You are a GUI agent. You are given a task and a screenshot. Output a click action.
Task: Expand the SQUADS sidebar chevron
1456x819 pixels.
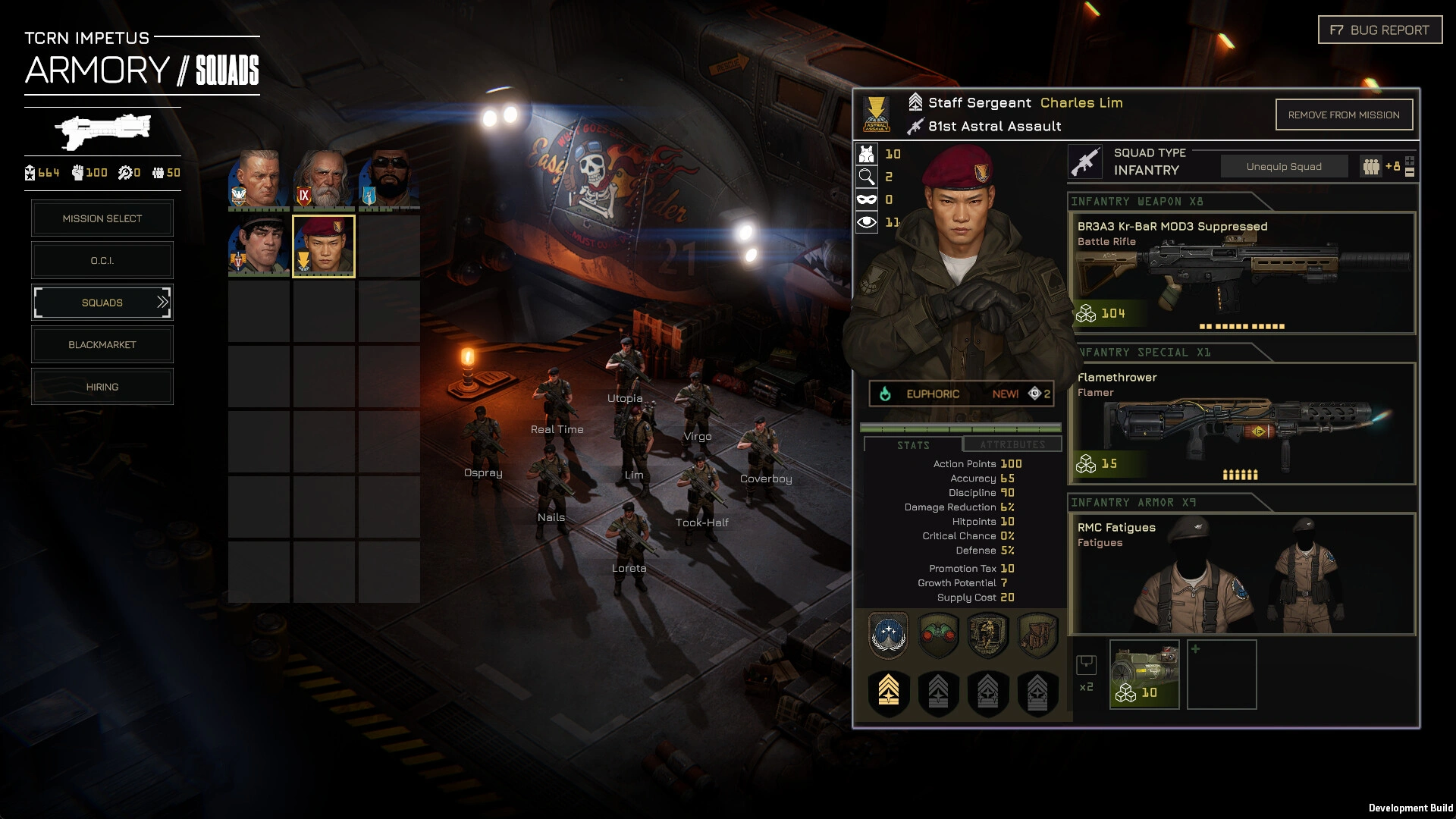coord(162,302)
